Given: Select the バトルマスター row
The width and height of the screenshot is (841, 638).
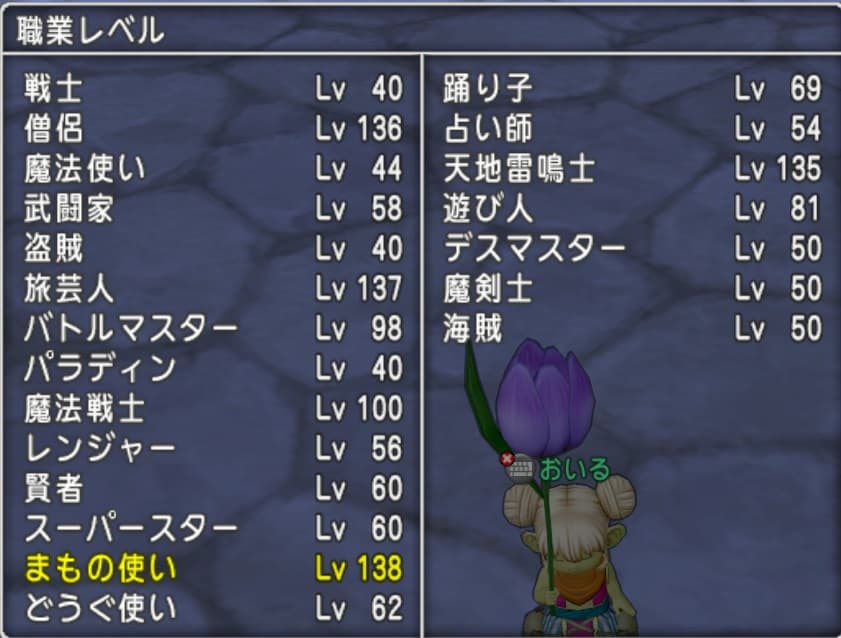Looking at the screenshot, I should click(x=131, y=329).
